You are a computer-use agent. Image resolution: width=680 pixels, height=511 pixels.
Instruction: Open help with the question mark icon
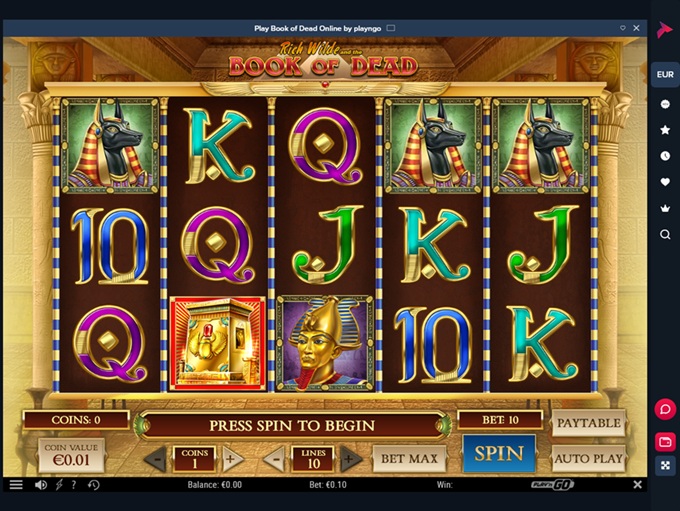point(74,485)
